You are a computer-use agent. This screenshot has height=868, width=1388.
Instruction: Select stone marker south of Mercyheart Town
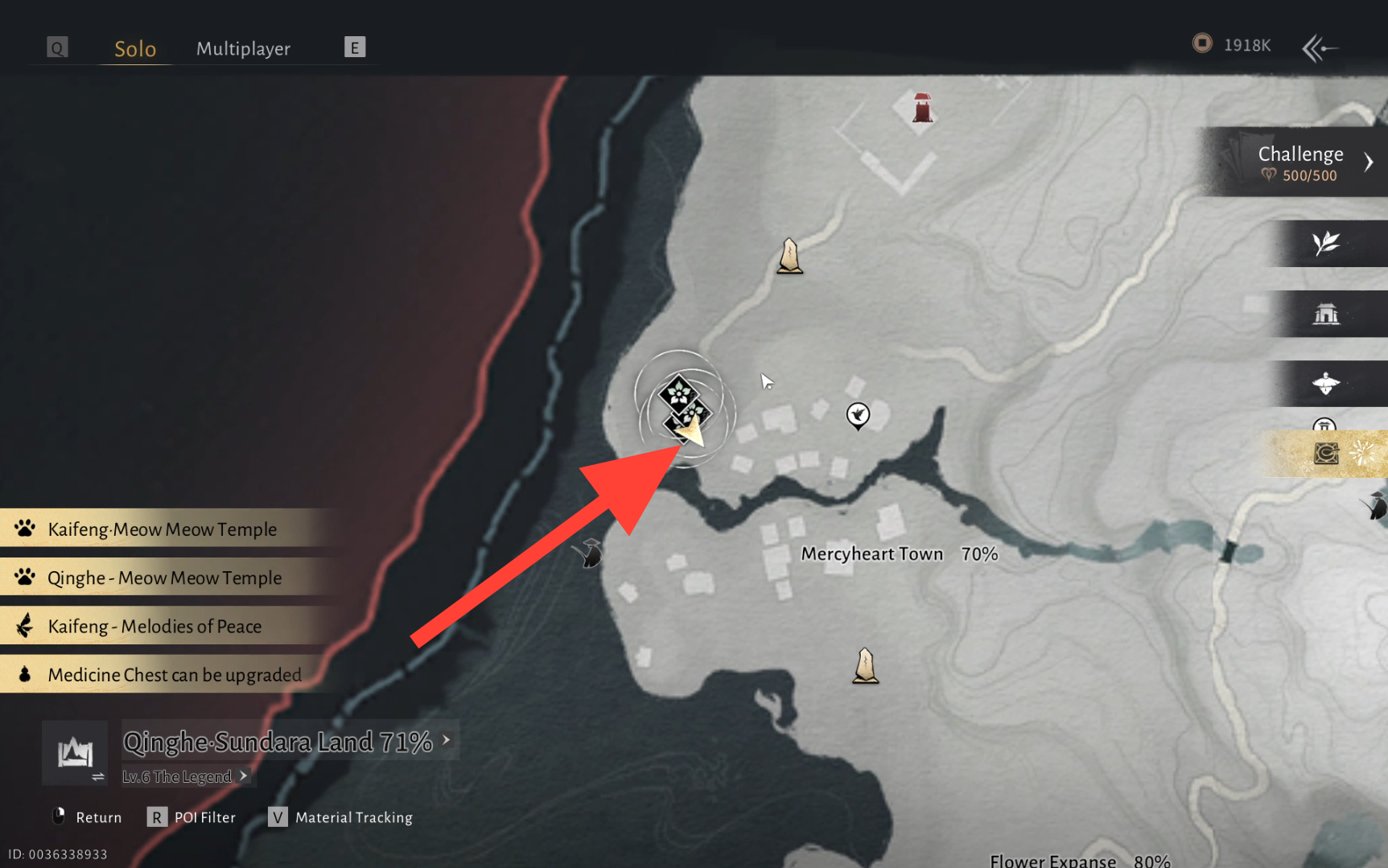(865, 666)
